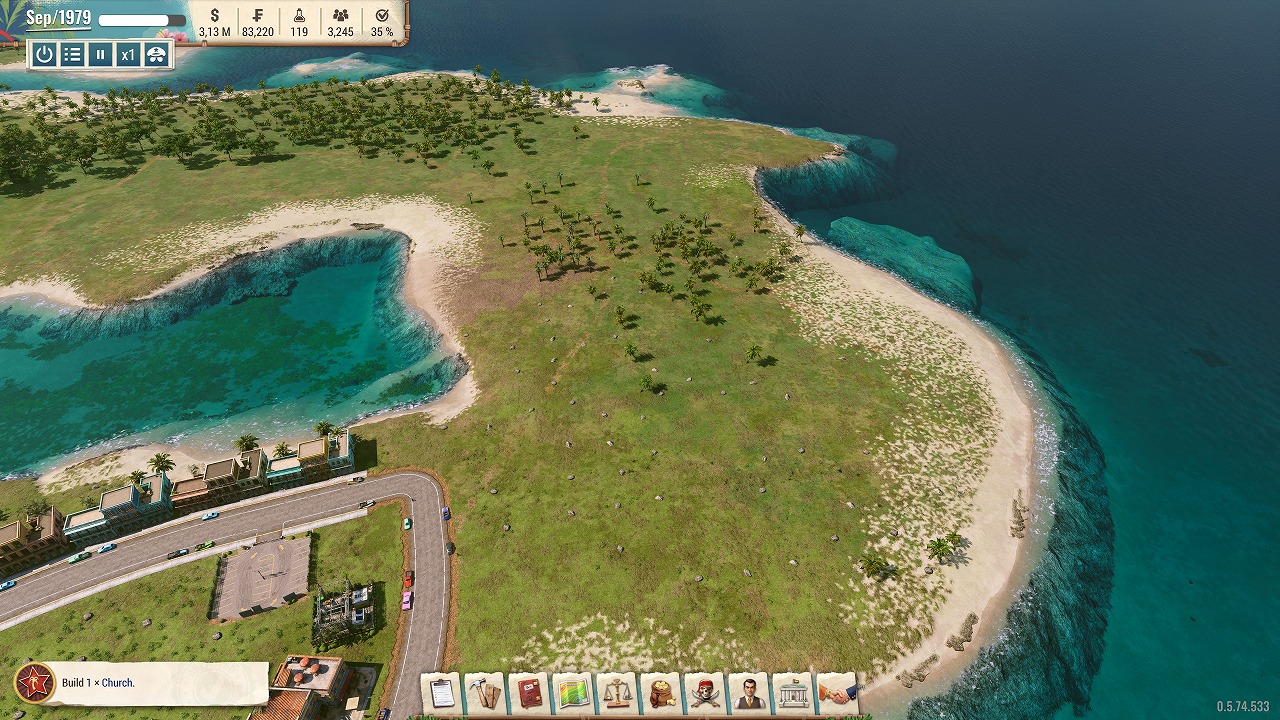Open the pirate skull raids menu
This screenshot has height=720, width=1280.
[x=705, y=693]
